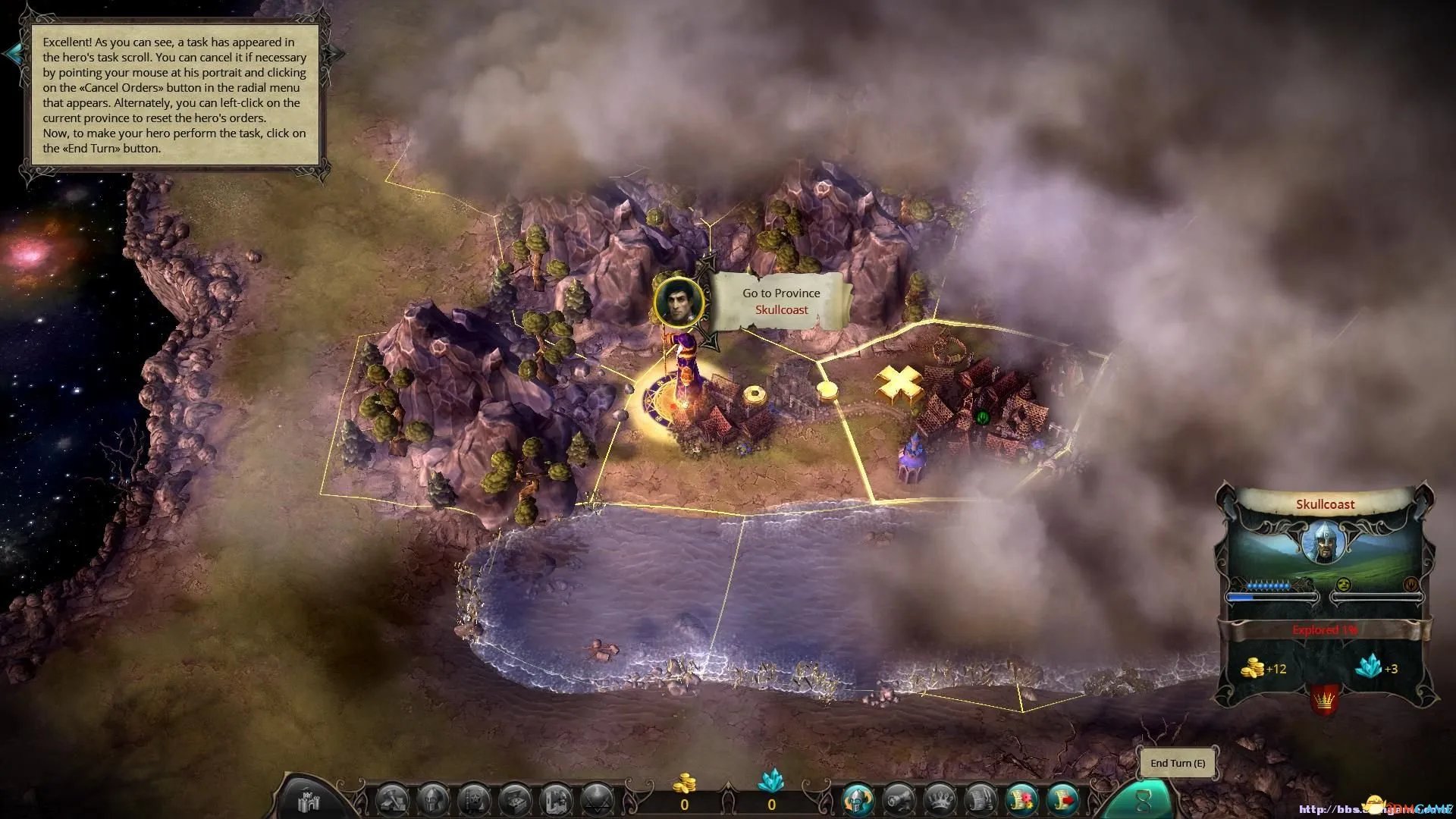Select the rolled scroll toolbar icon
The width and height of the screenshot is (1456, 819).
[x=899, y=801]
